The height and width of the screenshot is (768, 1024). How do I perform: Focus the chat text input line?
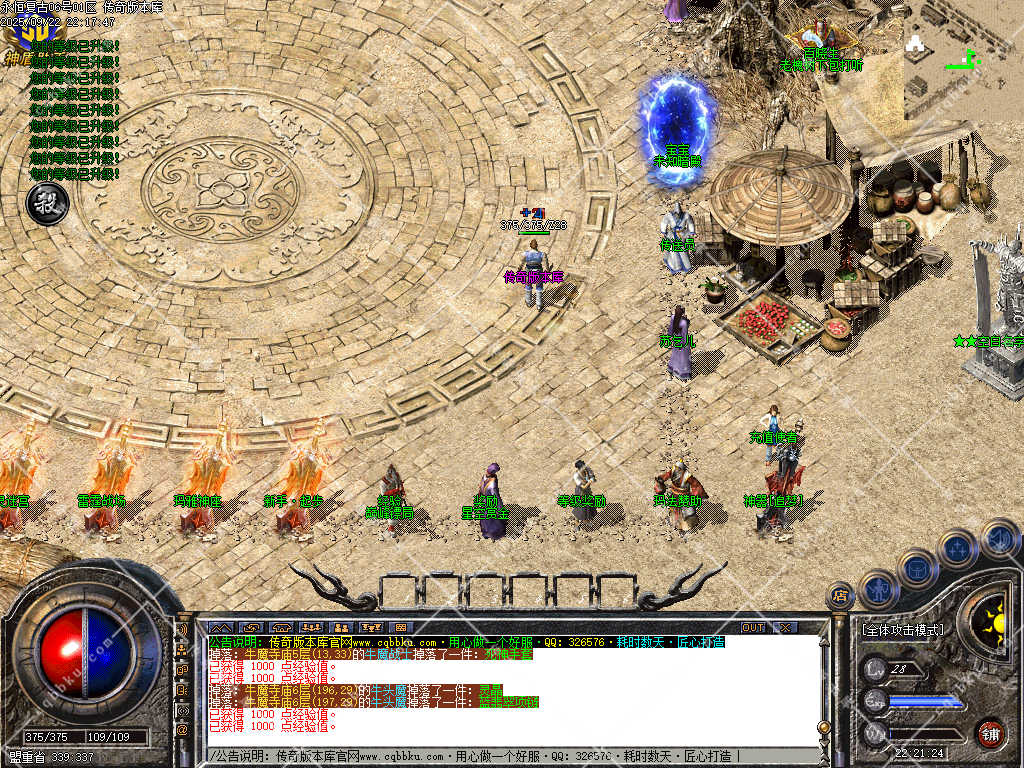[500, 755]
